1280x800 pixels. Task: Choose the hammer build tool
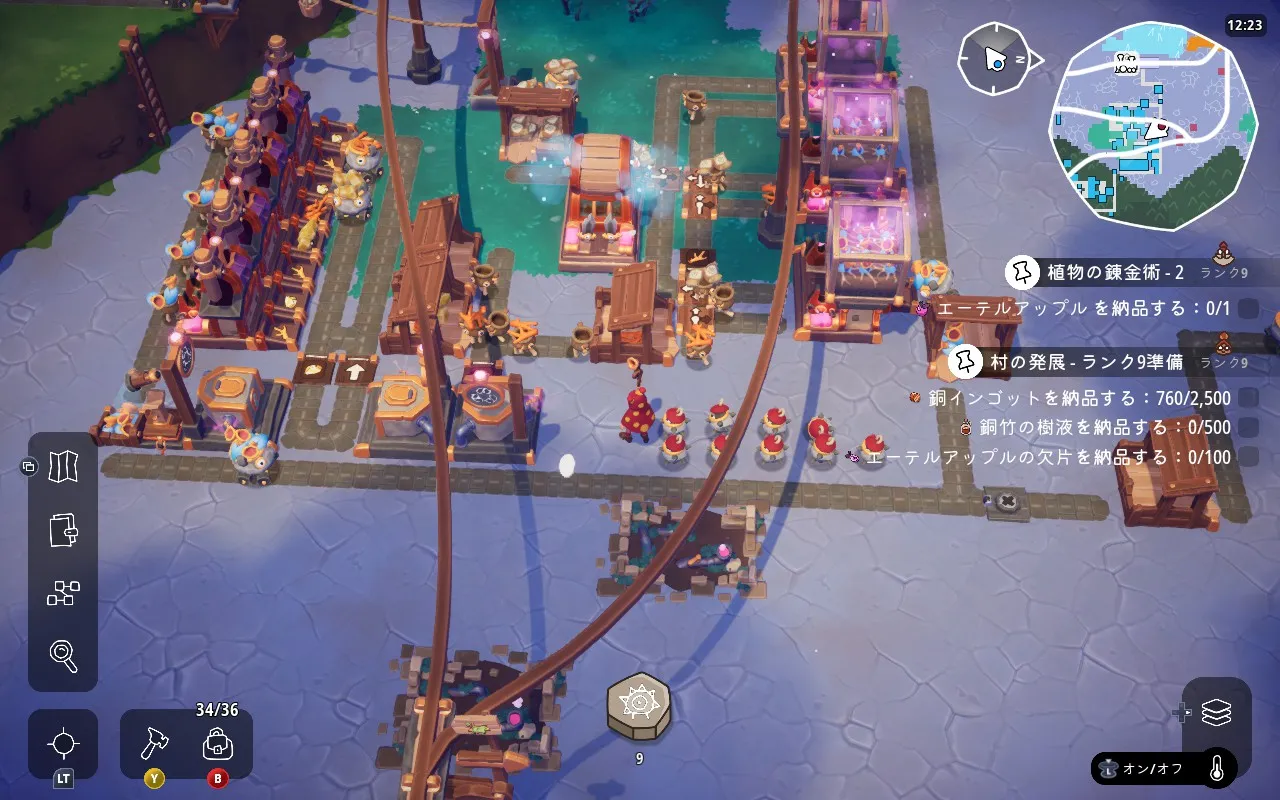[x=155, y=744]
